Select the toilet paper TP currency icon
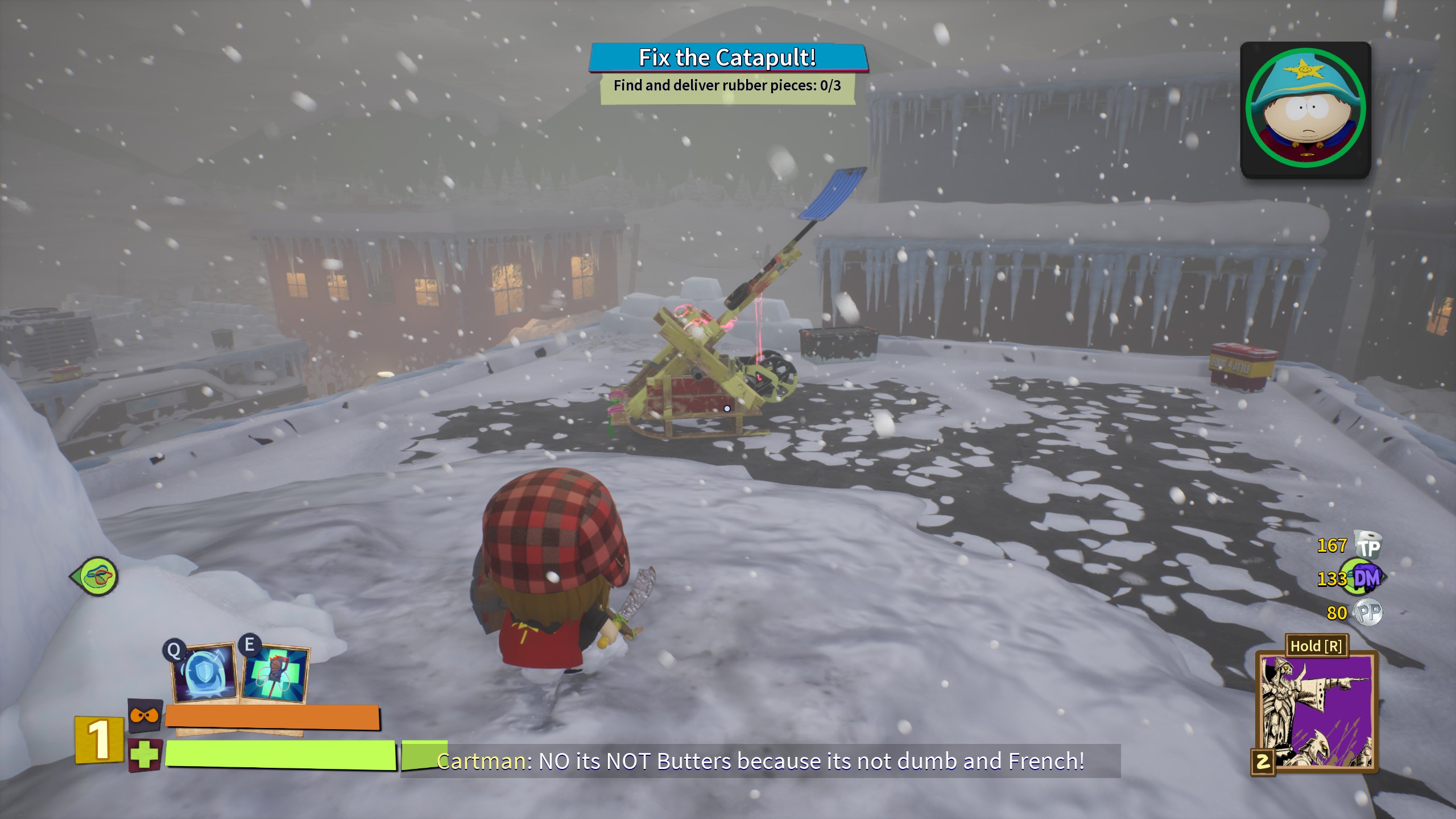This screenshot has height=819, width=1456. tap(1368, 545)
